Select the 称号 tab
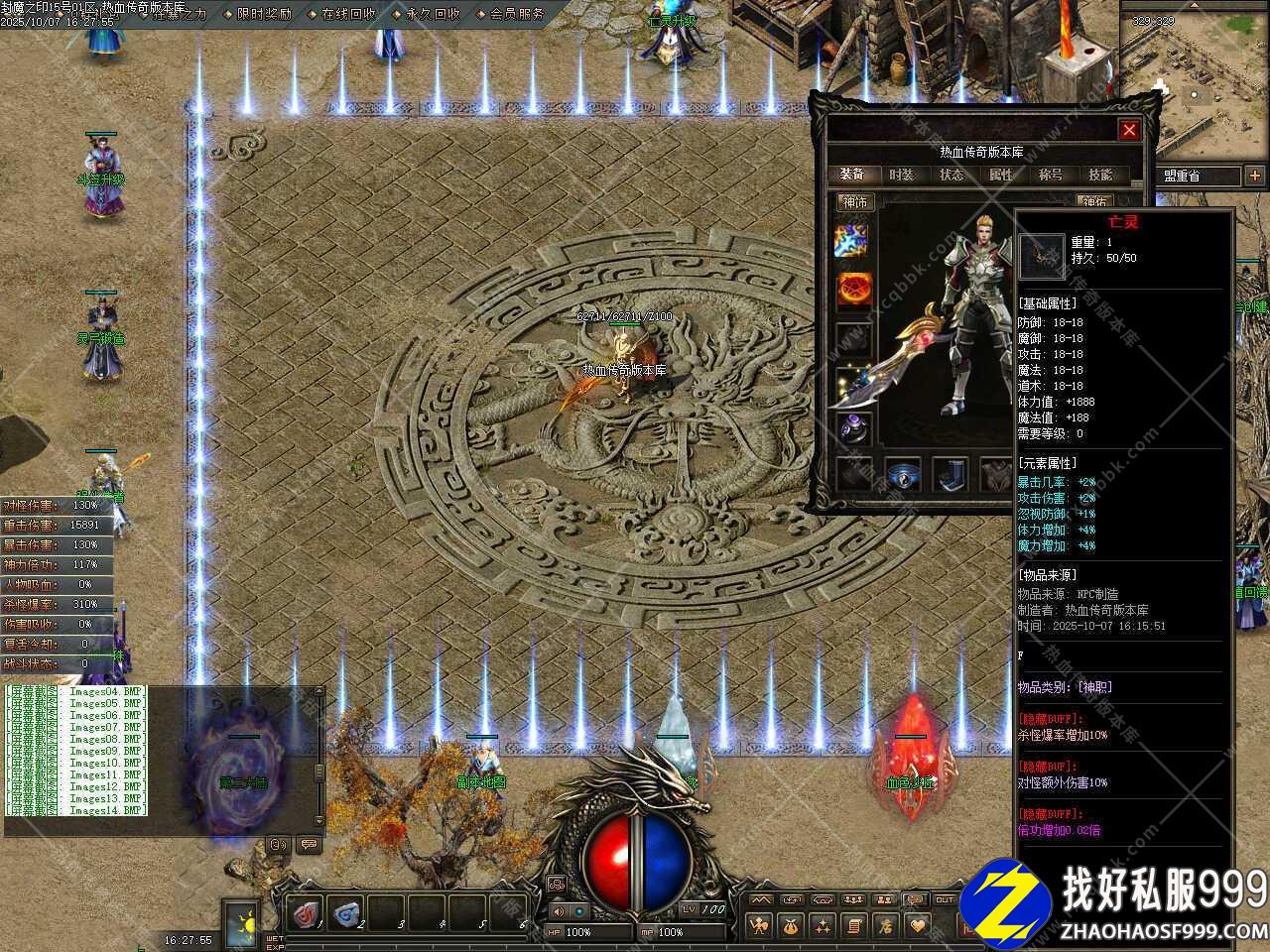Viewport: 1270px width, 952px height. coord(1051,175)
